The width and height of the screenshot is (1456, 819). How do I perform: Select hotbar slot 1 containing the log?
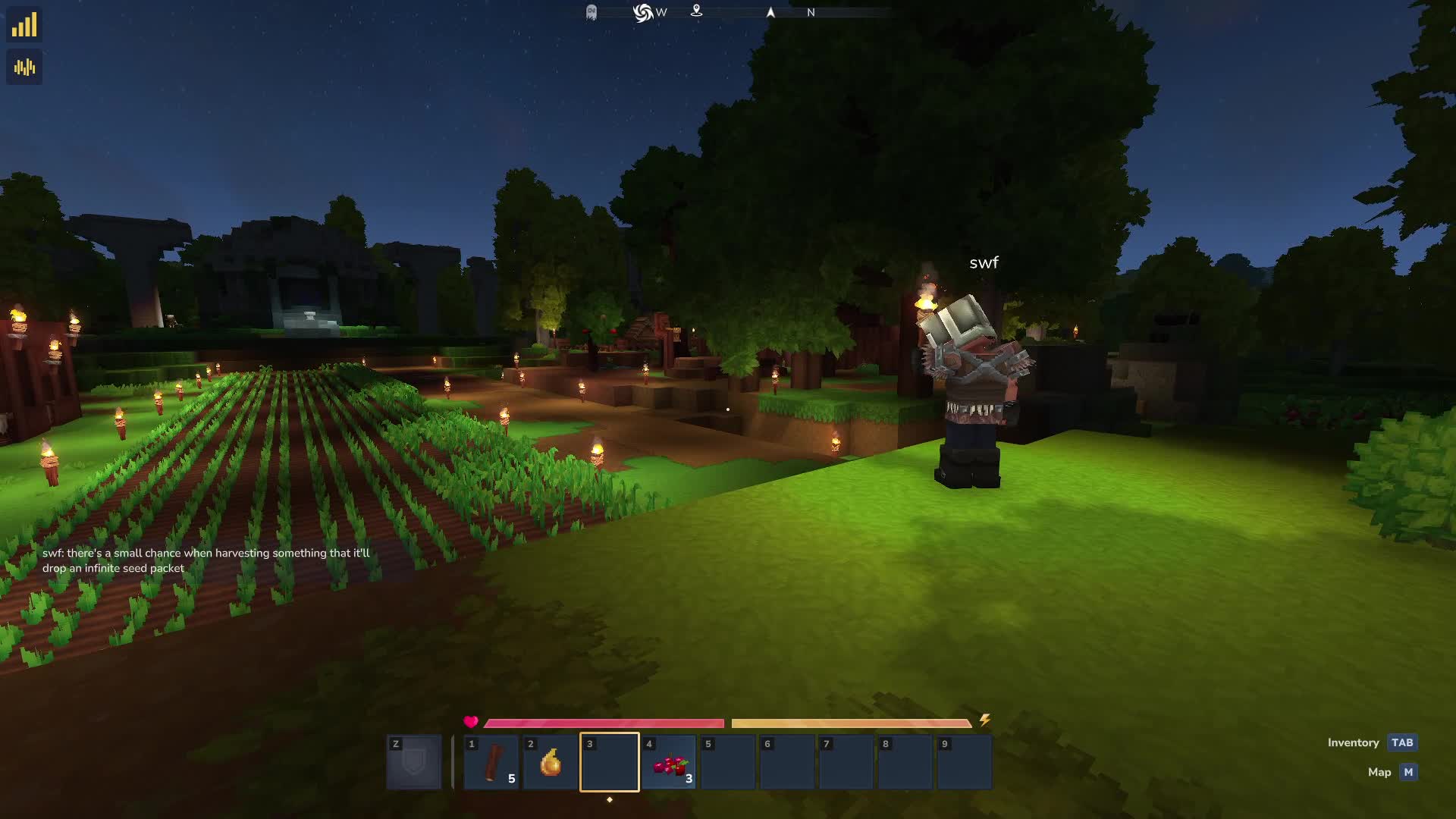(491, 761)
